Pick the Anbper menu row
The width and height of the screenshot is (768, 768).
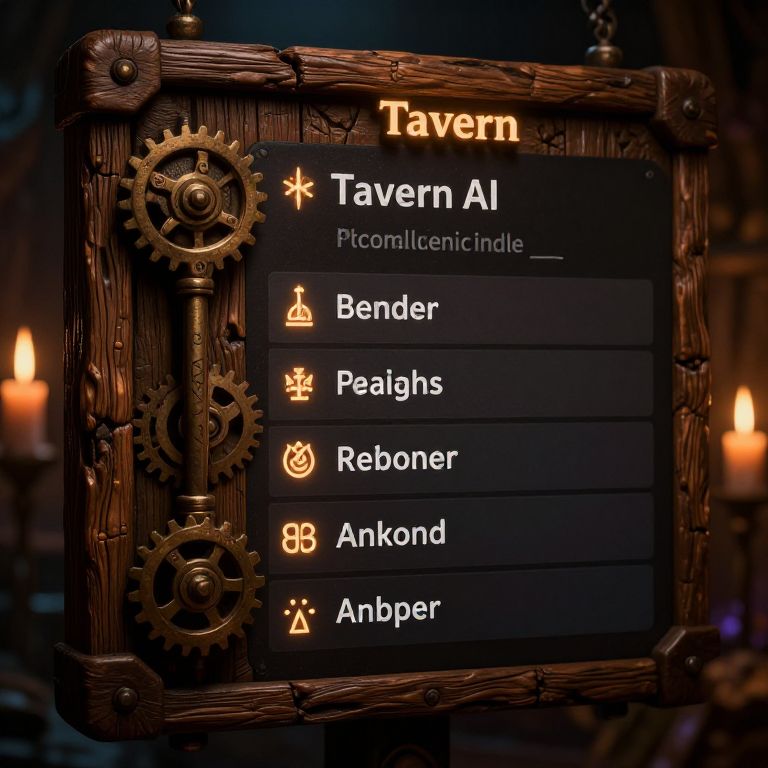pos(460,611)
